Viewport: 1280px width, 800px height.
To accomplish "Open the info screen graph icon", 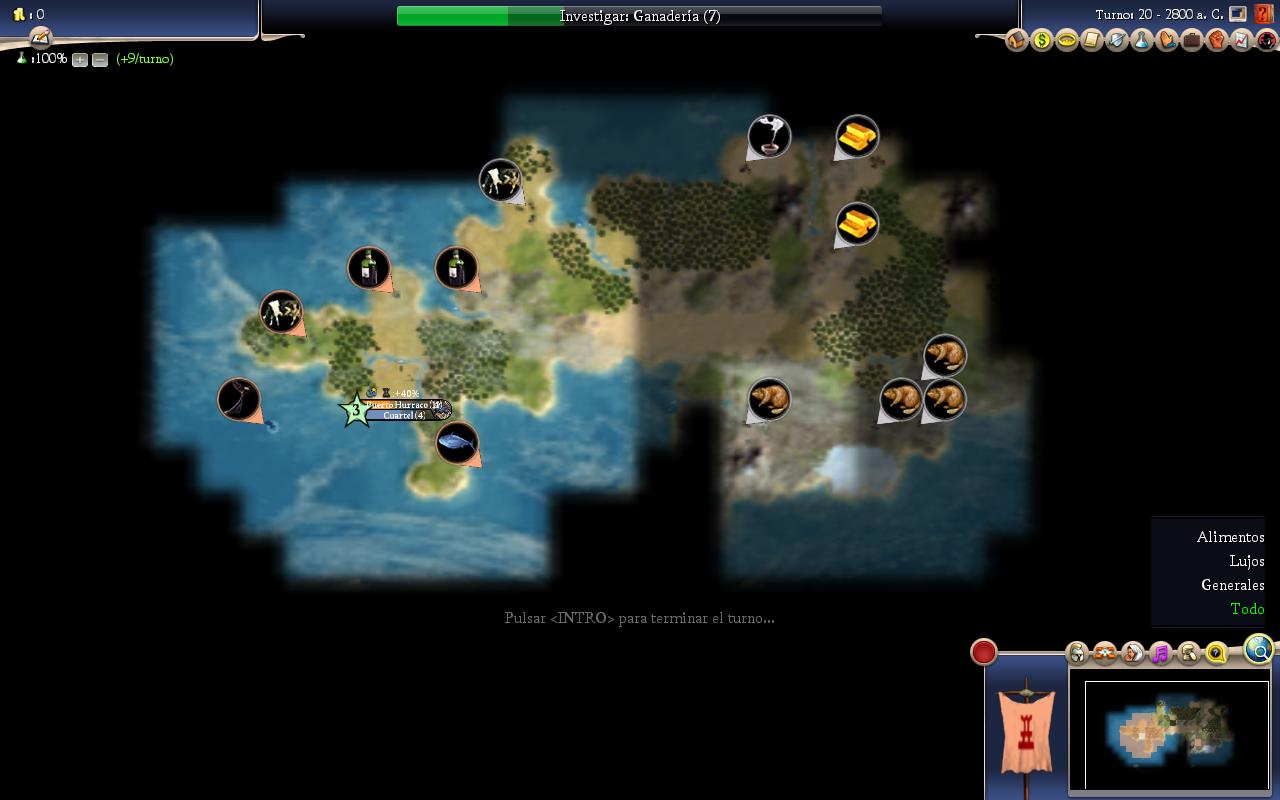I will point(1241,41).
